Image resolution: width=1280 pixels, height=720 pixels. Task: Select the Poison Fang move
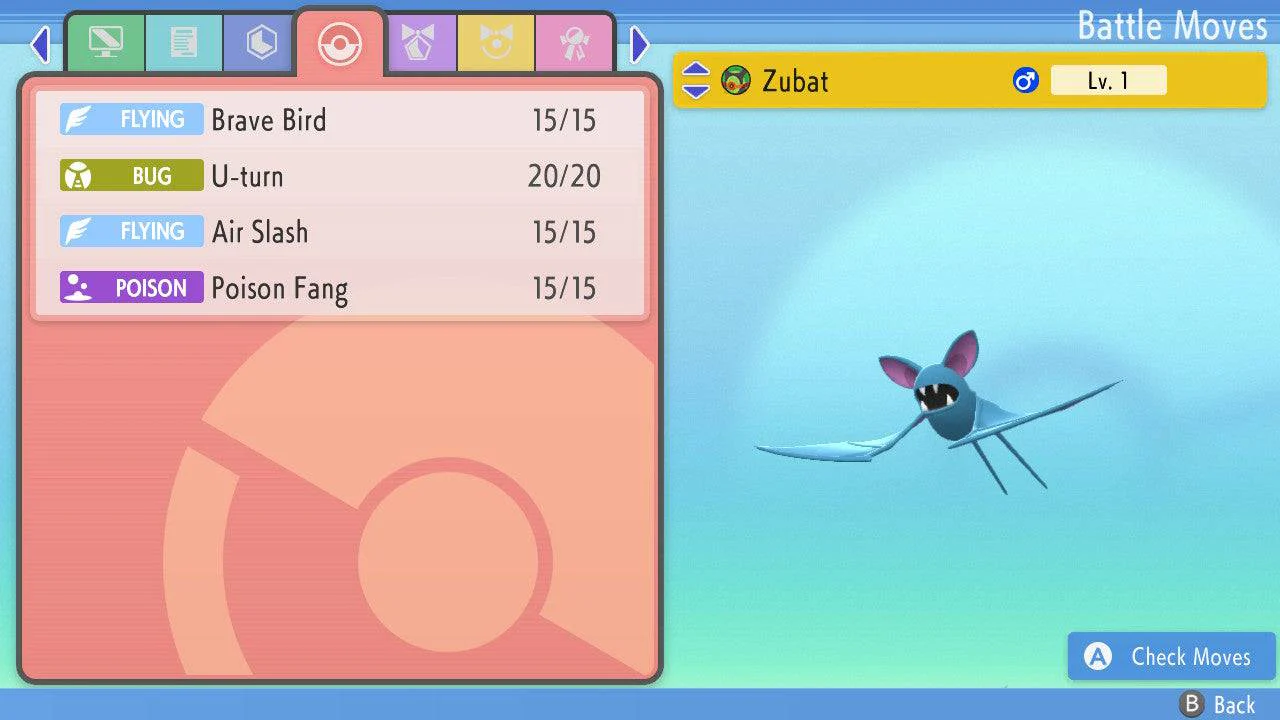(x=340, y=288)
